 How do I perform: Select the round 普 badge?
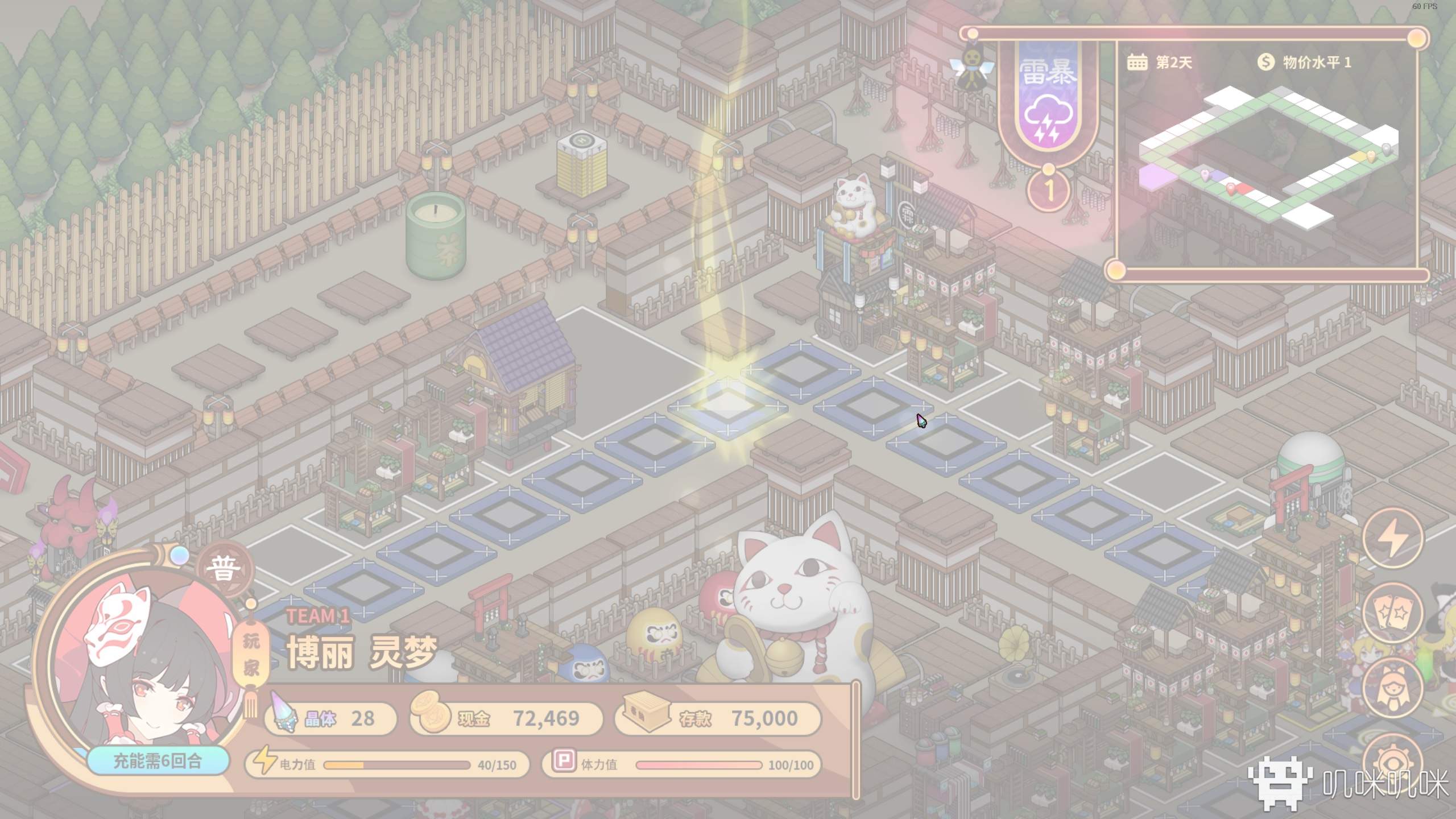(x=223, y=569)
